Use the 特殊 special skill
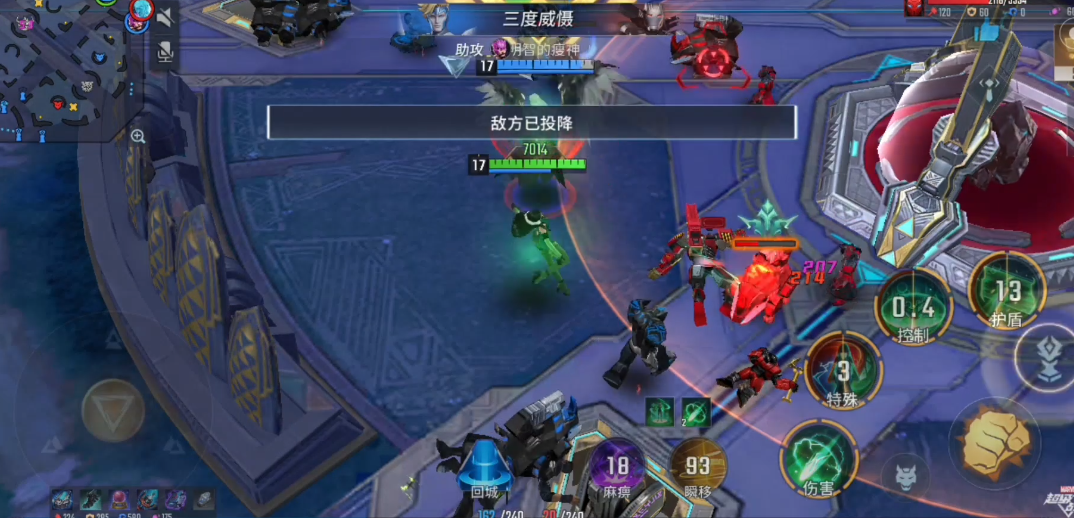Screen dimensions: 1074x518 coord(843,370)
